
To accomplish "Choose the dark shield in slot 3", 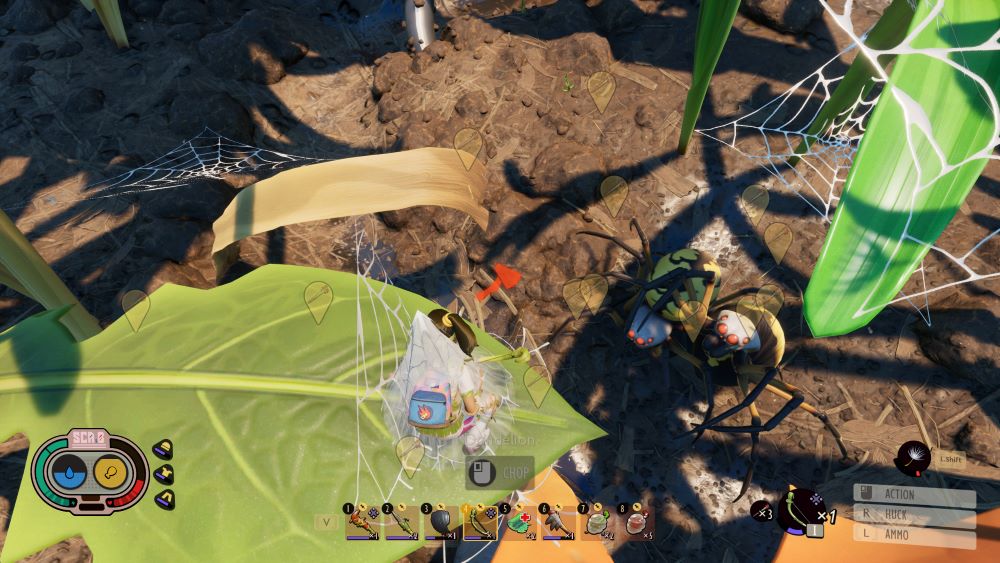I will [x=441, y=521].
